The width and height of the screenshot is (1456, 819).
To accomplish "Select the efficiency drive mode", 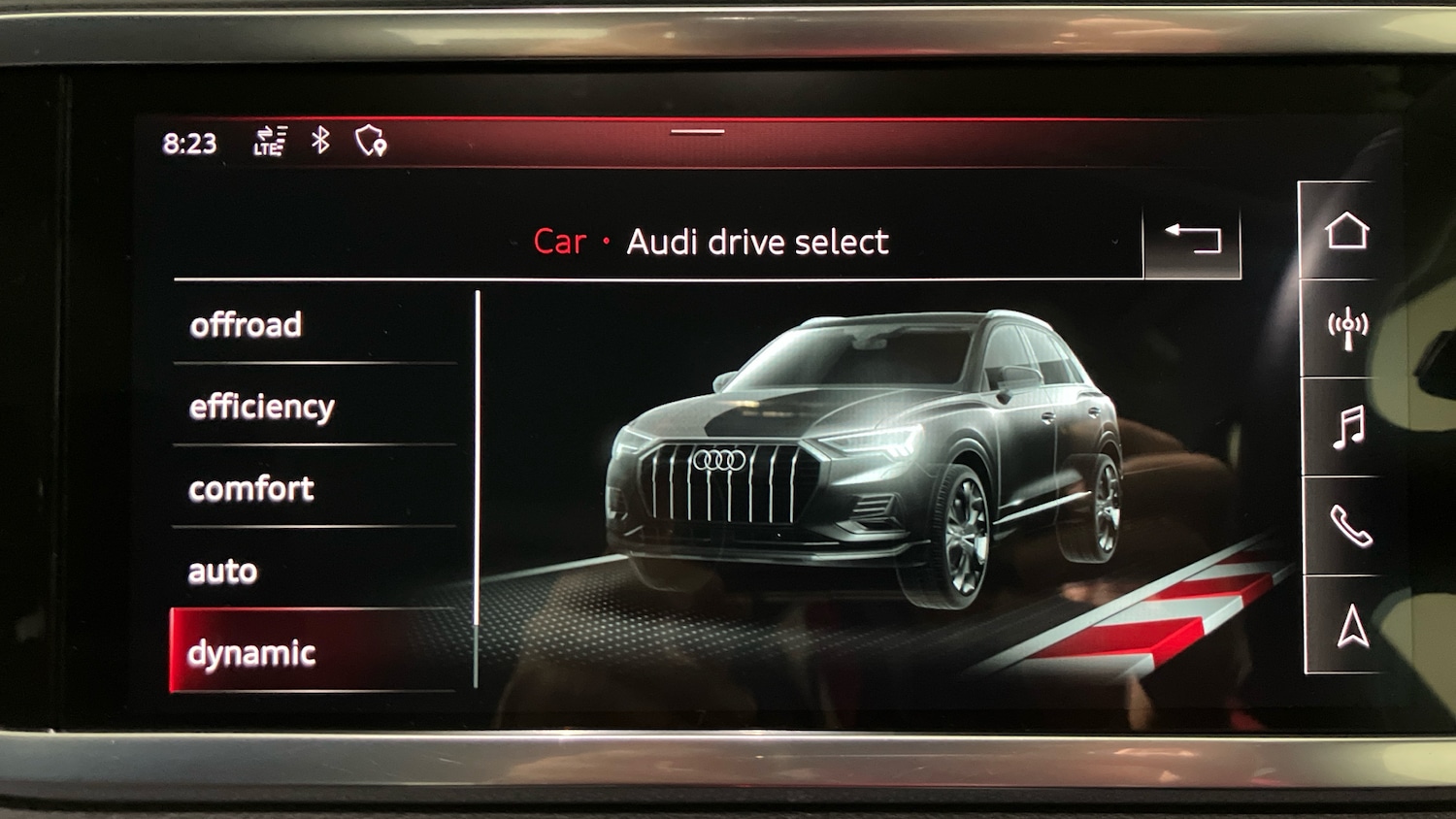I will (x=262, y=407).
